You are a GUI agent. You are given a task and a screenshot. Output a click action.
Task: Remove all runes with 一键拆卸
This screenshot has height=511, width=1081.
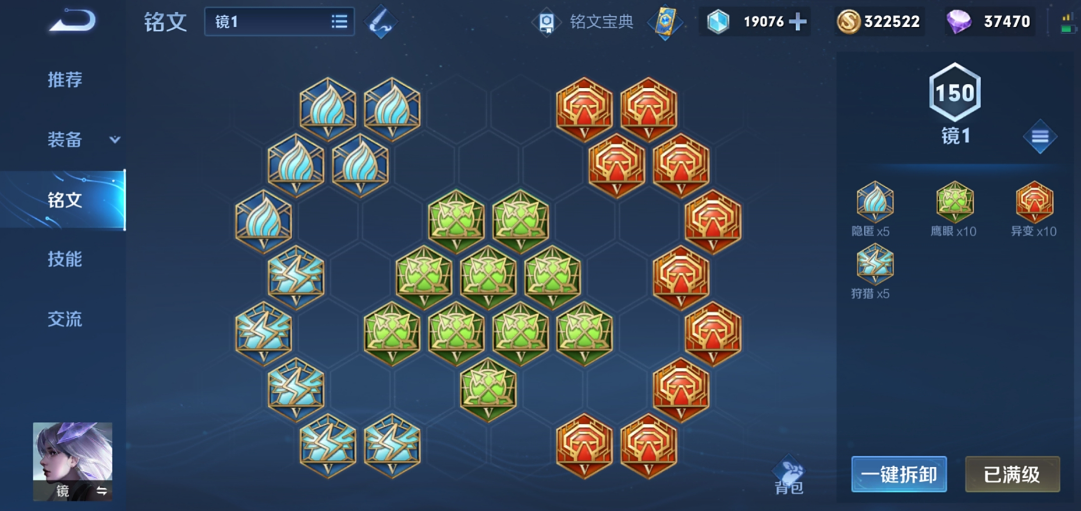coord(899,474)
